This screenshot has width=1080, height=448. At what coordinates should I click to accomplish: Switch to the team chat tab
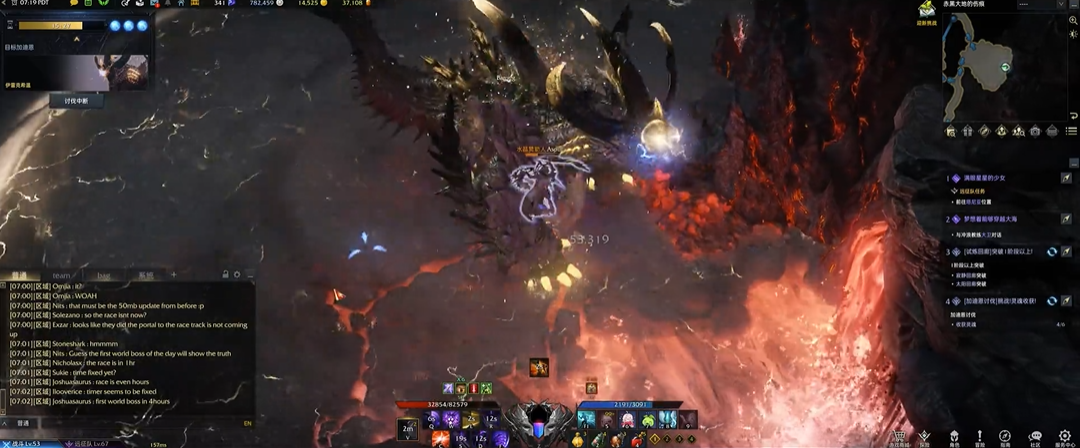pyautogui.click(x=62, y=275)
